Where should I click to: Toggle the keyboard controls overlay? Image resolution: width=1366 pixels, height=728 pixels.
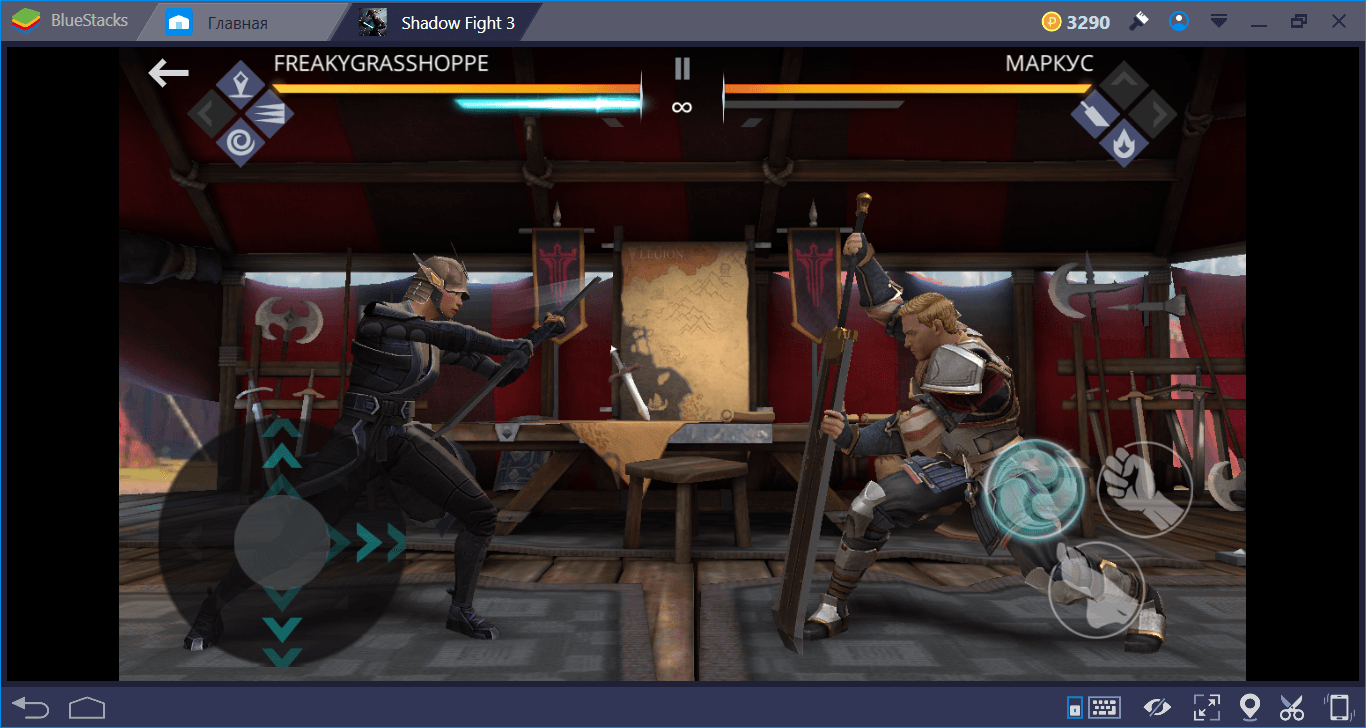coord(1104,707)
